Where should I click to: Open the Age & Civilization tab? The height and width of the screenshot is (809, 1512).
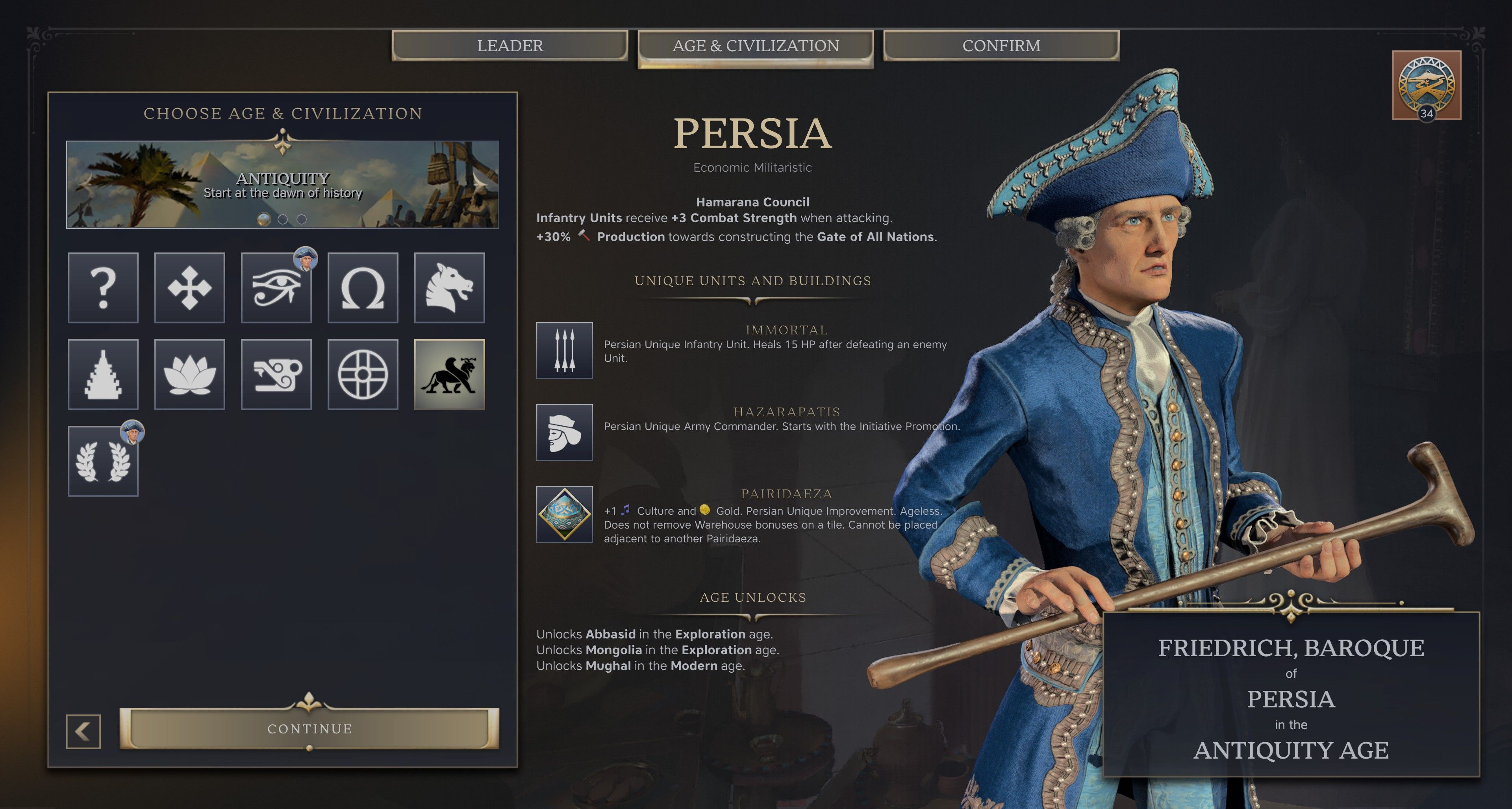(x=756, y=46)
